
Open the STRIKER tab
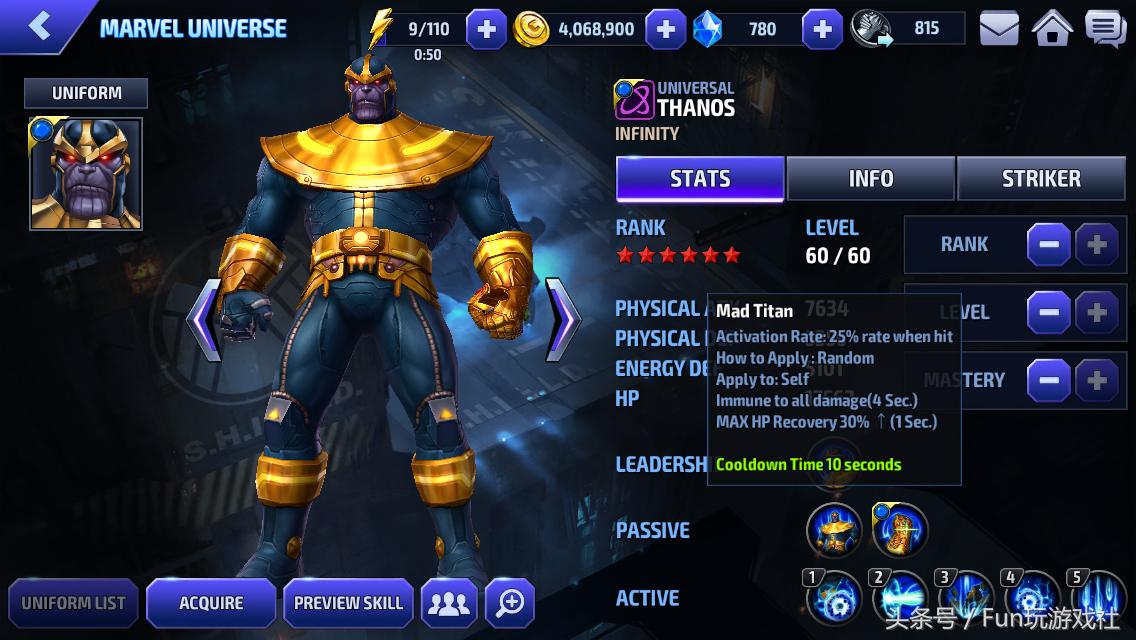pyautogui.click(x=1041, y=179)
